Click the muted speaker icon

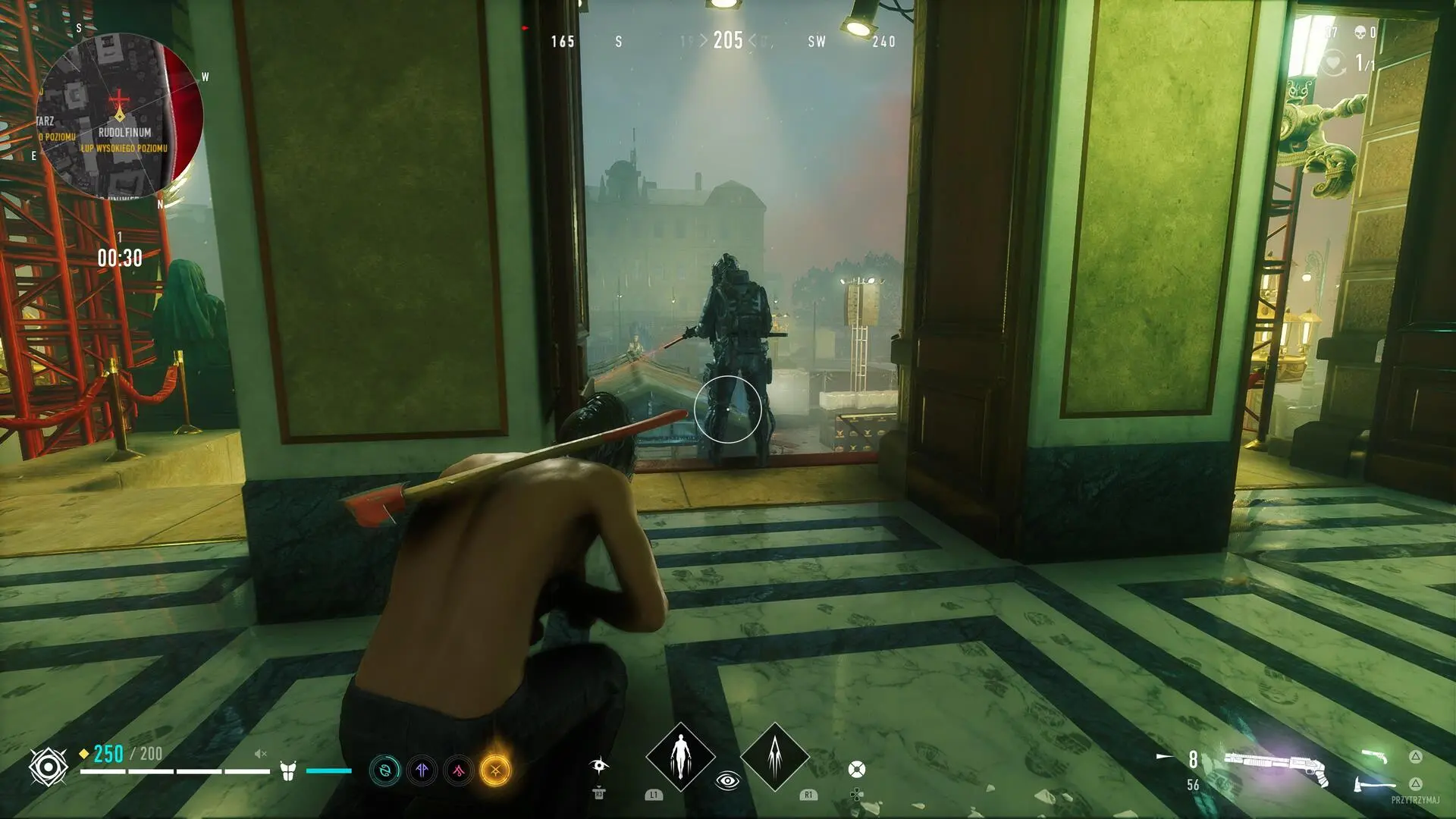point(260,754)
